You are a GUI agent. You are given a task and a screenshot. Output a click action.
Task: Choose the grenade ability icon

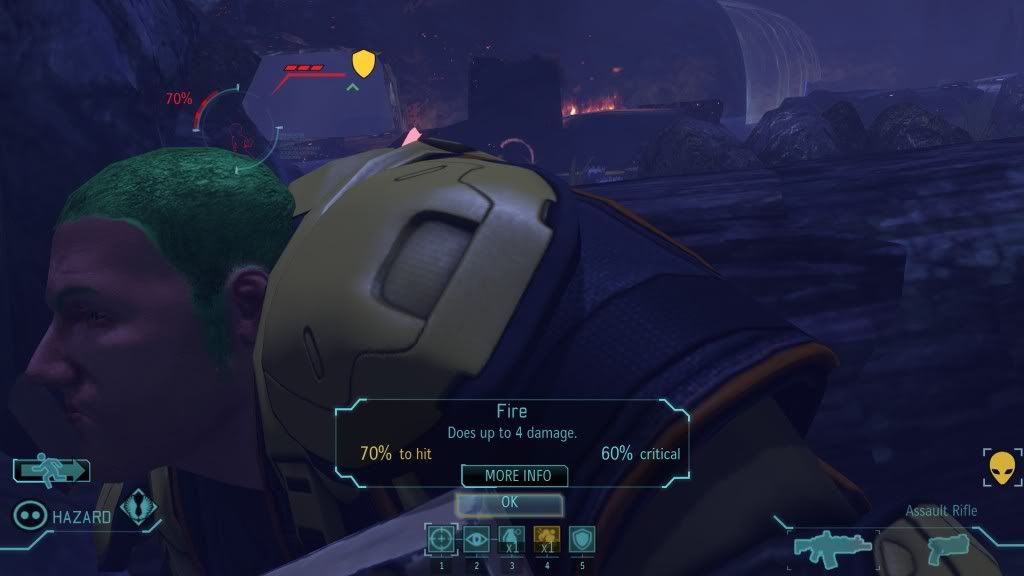click(512, 540)
